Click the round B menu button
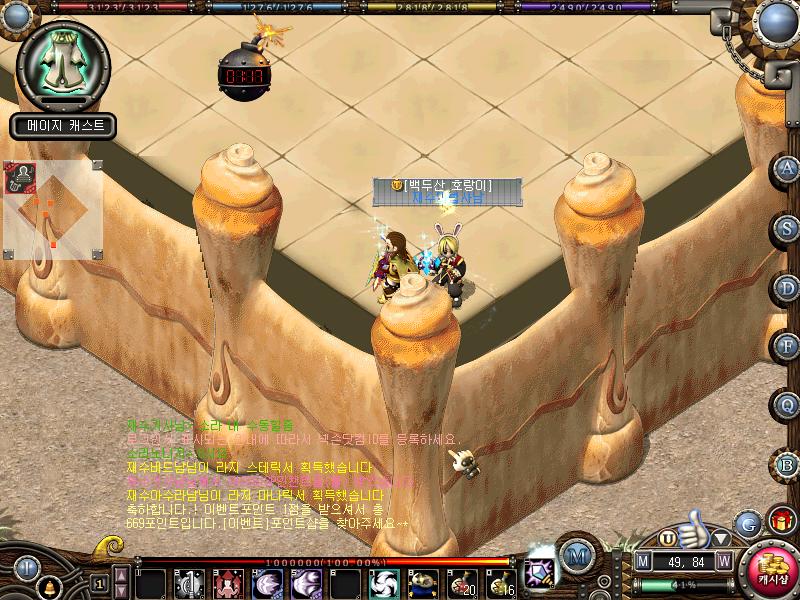Screen dimensions: 800x600 coord(788,464)
